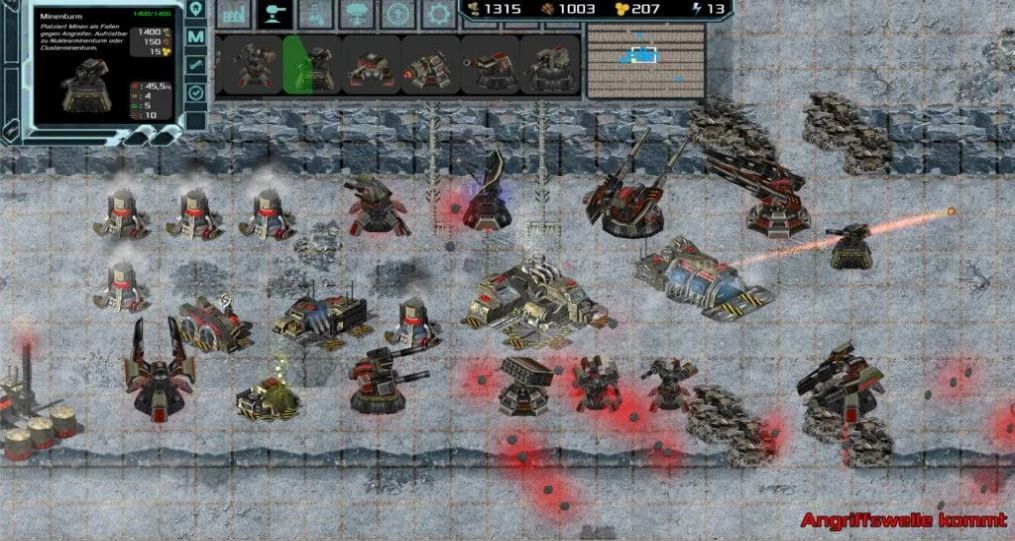Screen dimensions: 1015x541
Task: Choose the green-highlighted Minenturm build slot
Action: (x=312, y=65)
